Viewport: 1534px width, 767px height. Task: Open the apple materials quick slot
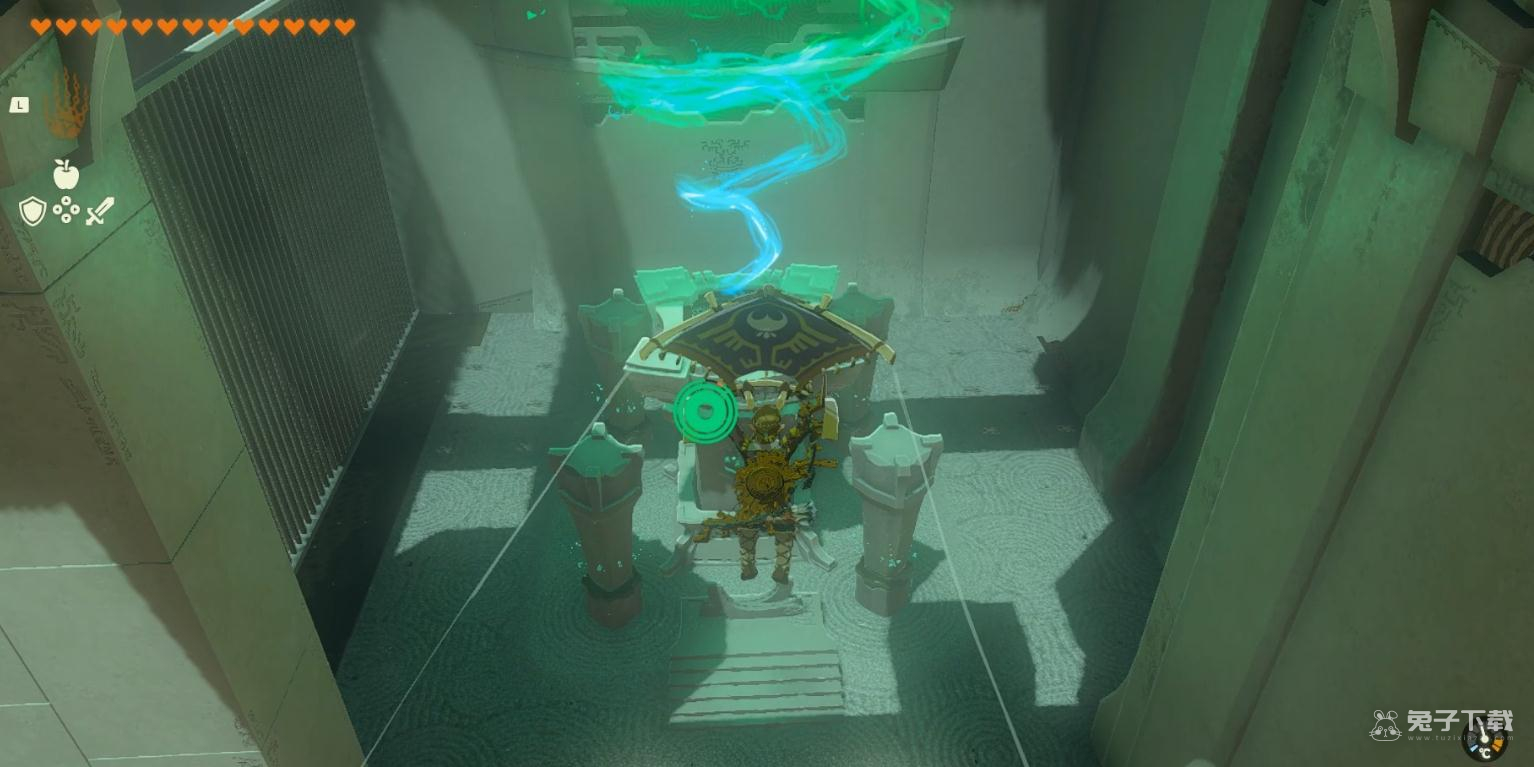tap(66, 174)
